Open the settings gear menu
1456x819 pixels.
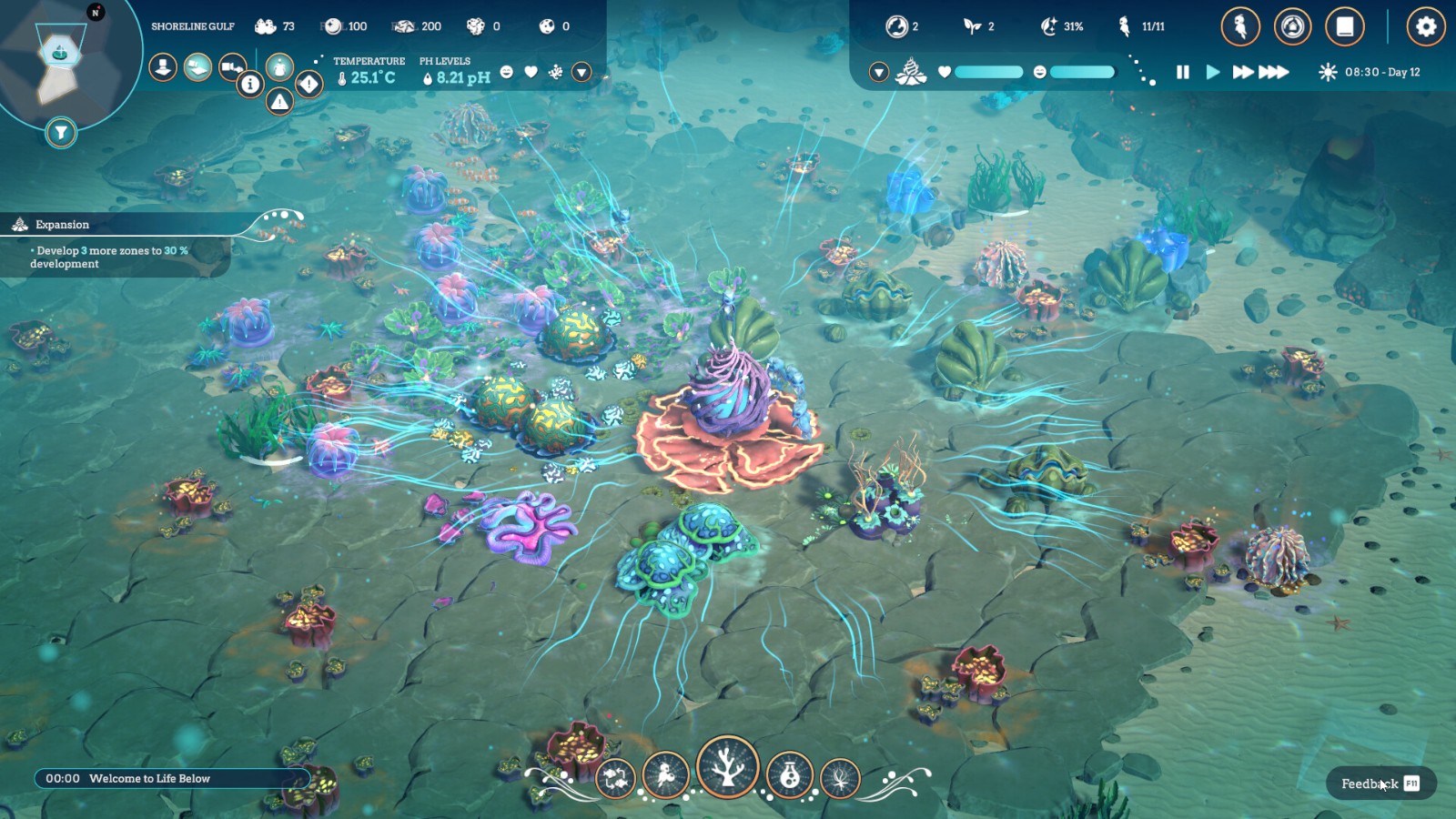point(1425,26)
